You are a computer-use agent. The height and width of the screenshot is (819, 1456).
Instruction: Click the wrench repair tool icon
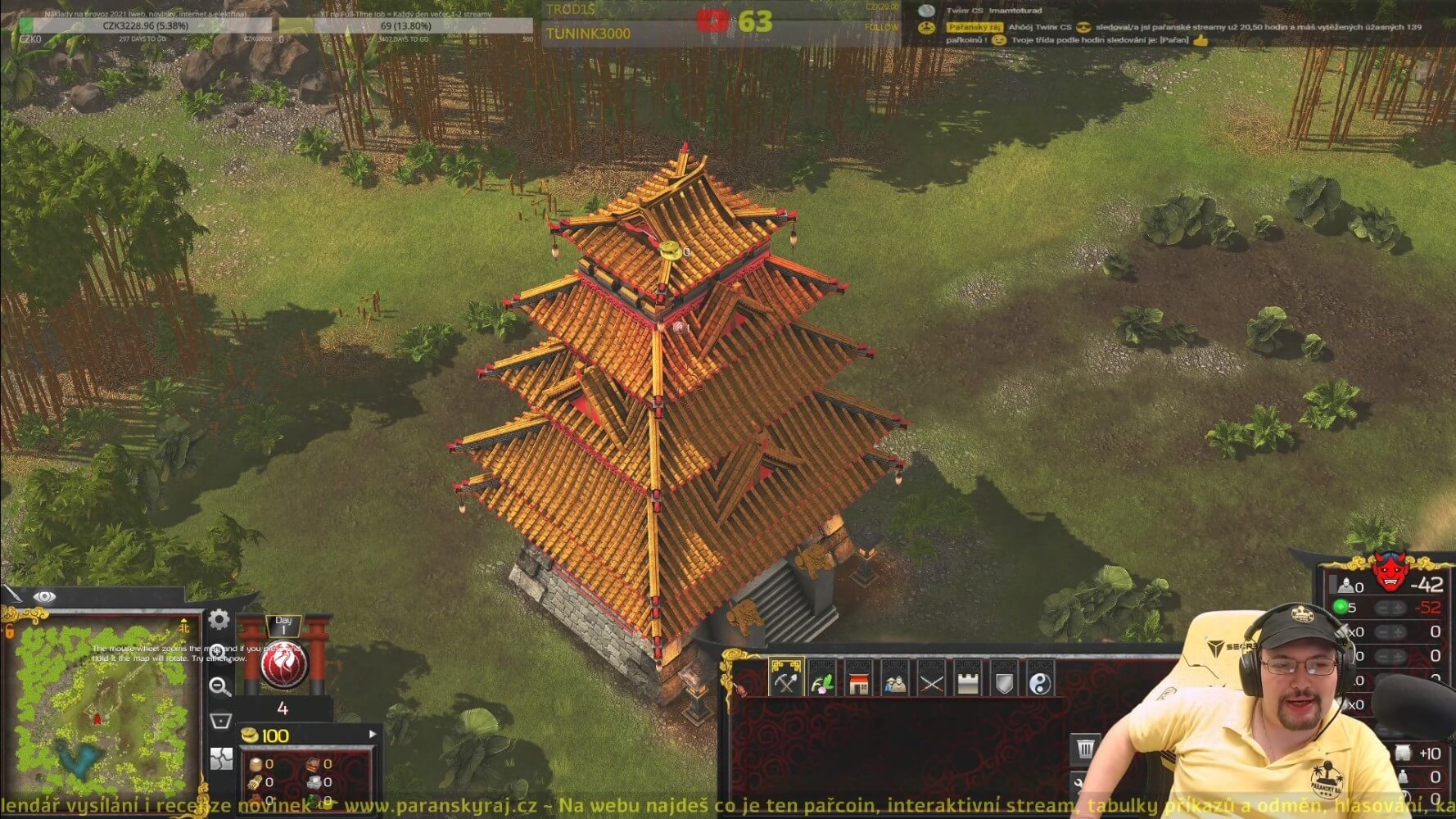1079,783
